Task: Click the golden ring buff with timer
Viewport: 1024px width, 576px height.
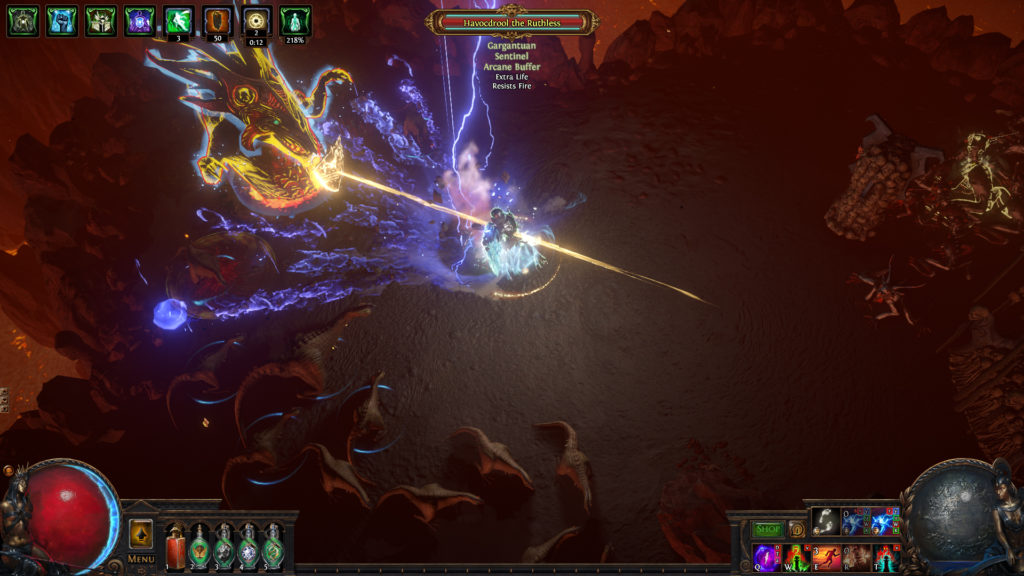Action: 256,20
